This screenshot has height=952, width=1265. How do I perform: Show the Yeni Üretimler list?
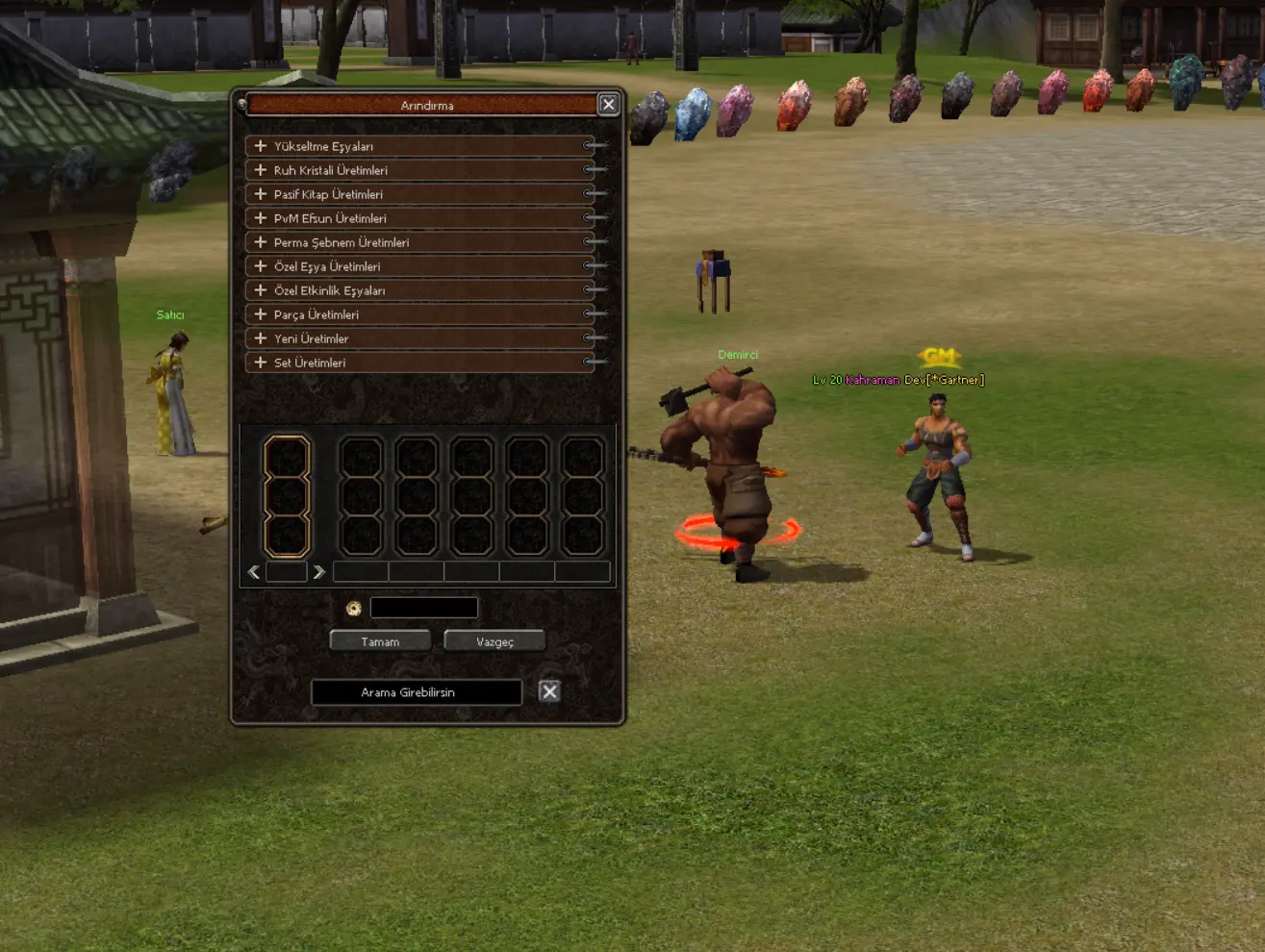click(261, 338)
